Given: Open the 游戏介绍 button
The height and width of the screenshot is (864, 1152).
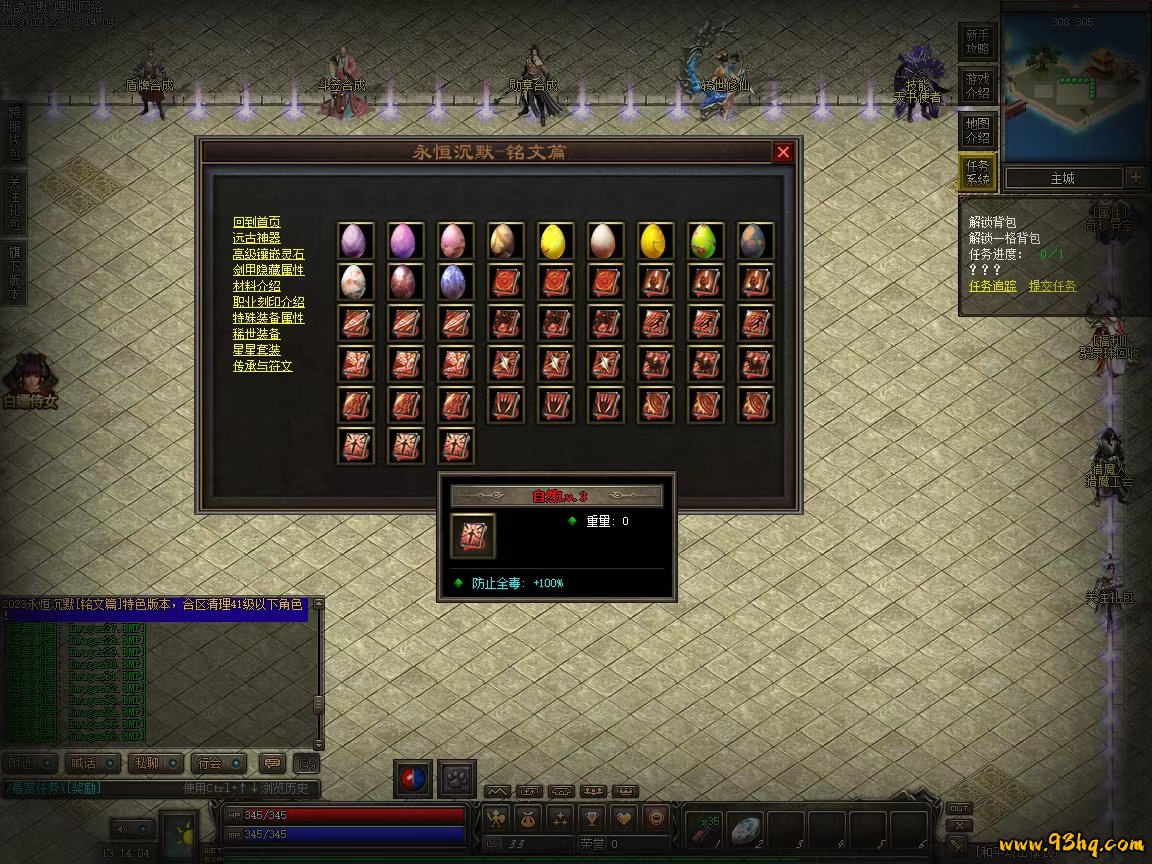Looking at the screenshot, I should tap(977, 85).
